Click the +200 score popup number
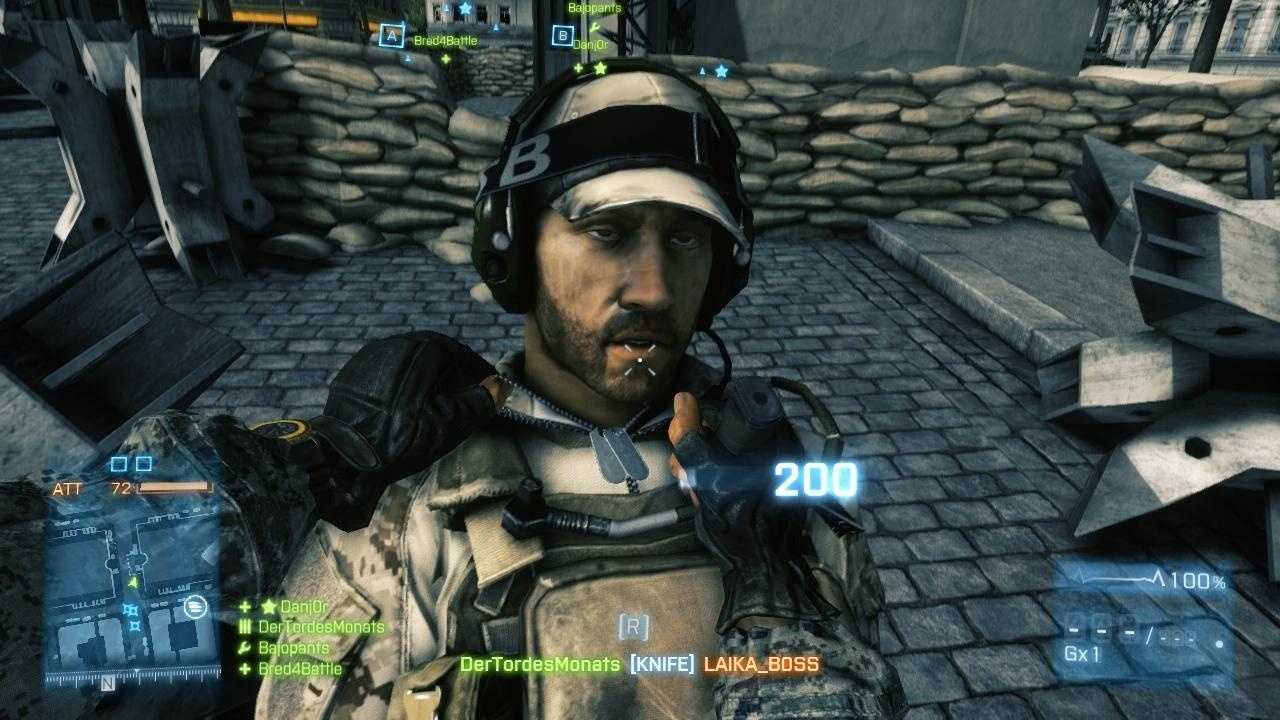 click(815, 481)
